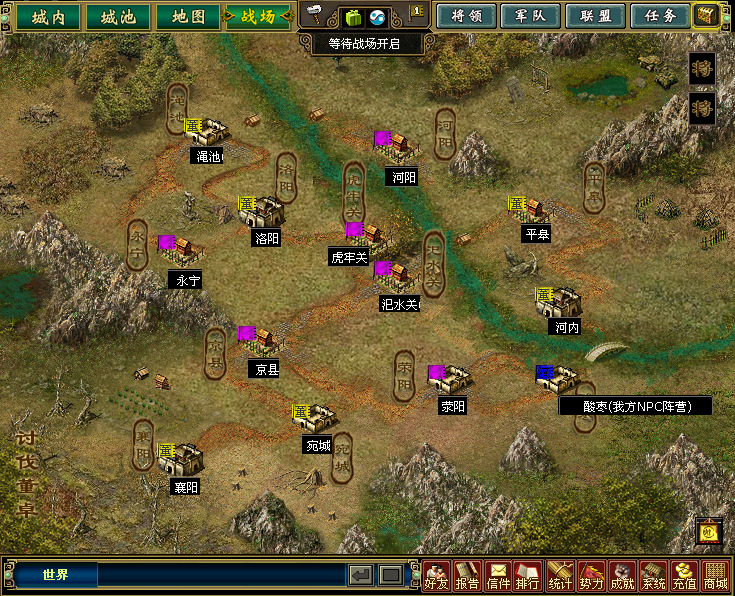Open the 商城 shop
The width and height of the screenshot is (735, 596).
point(715,576)
